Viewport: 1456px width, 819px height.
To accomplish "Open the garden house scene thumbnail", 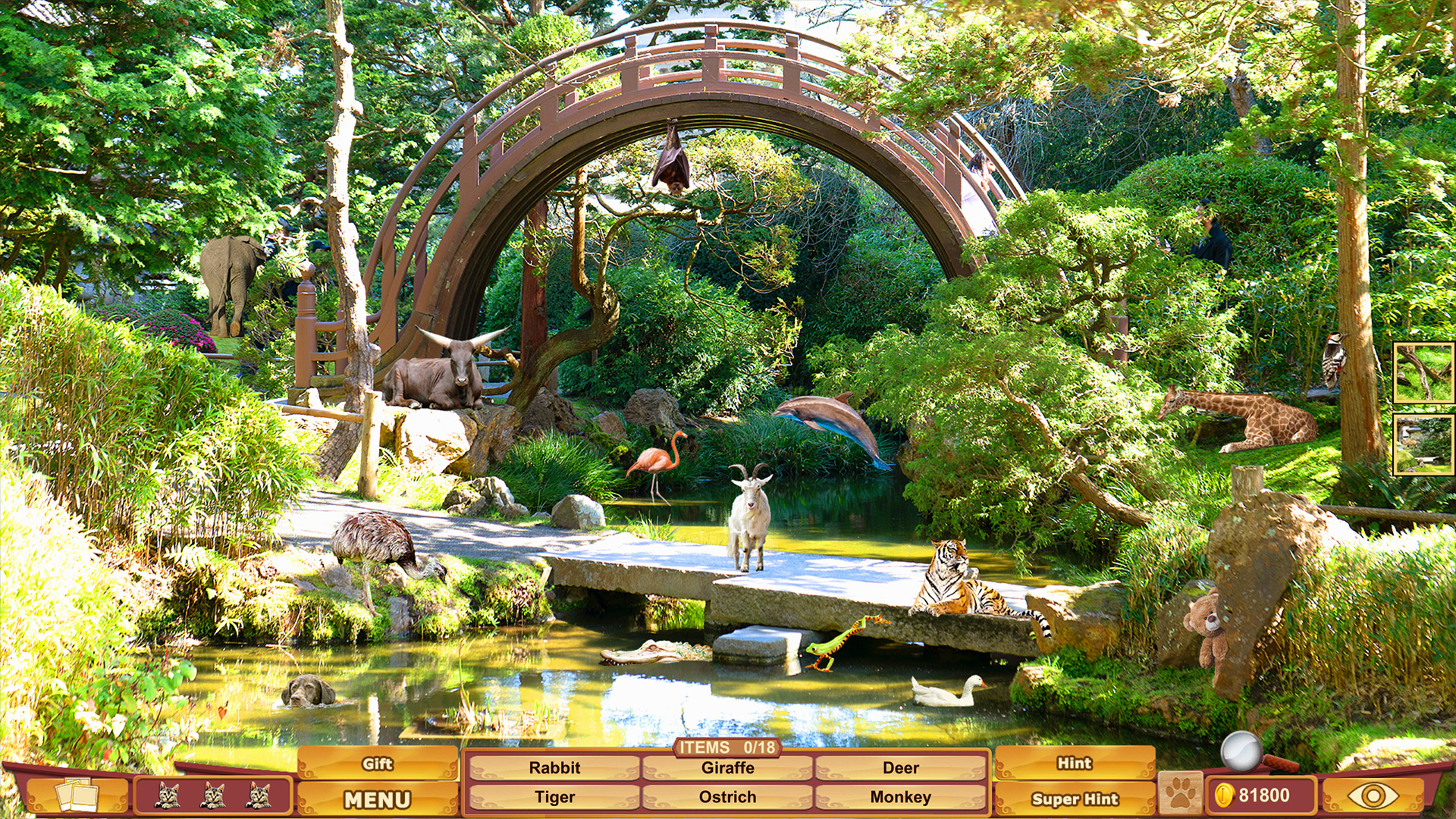I will [1423, 444].
